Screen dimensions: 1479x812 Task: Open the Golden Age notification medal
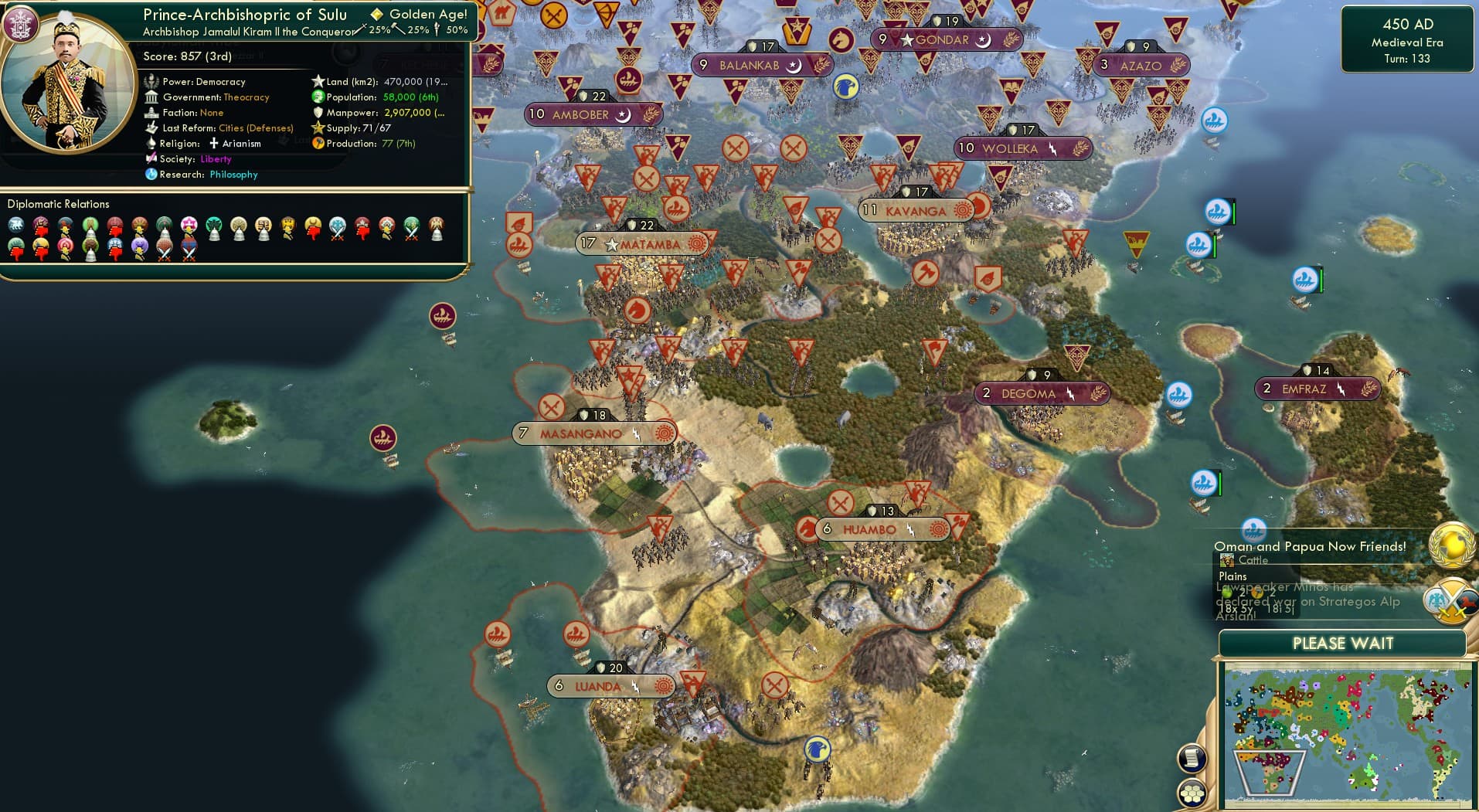coord(1452,545)
